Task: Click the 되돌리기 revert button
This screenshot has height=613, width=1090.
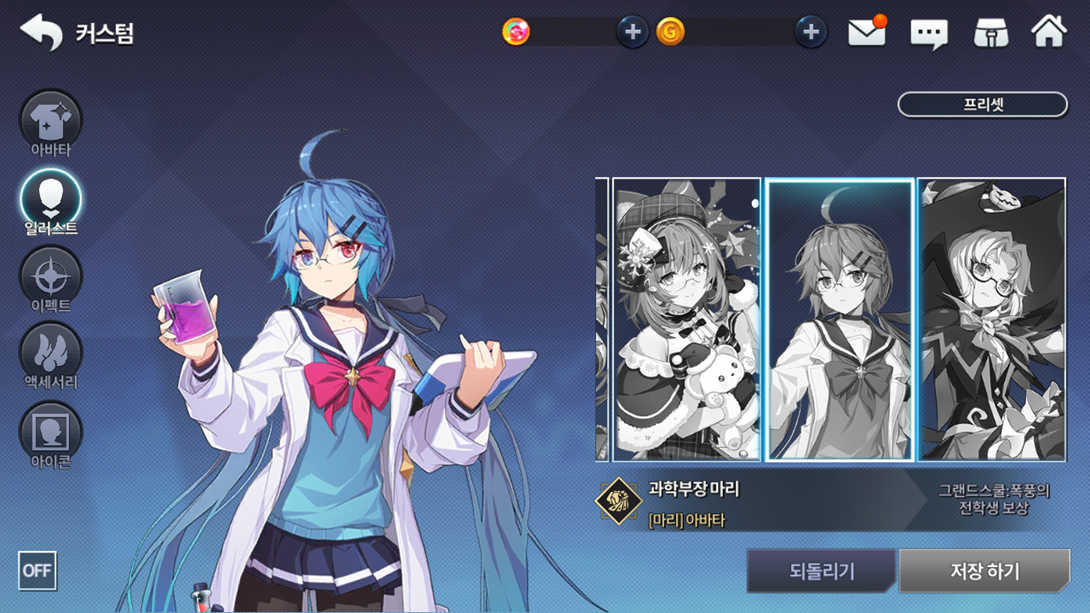Action: (x=821, y=571)
